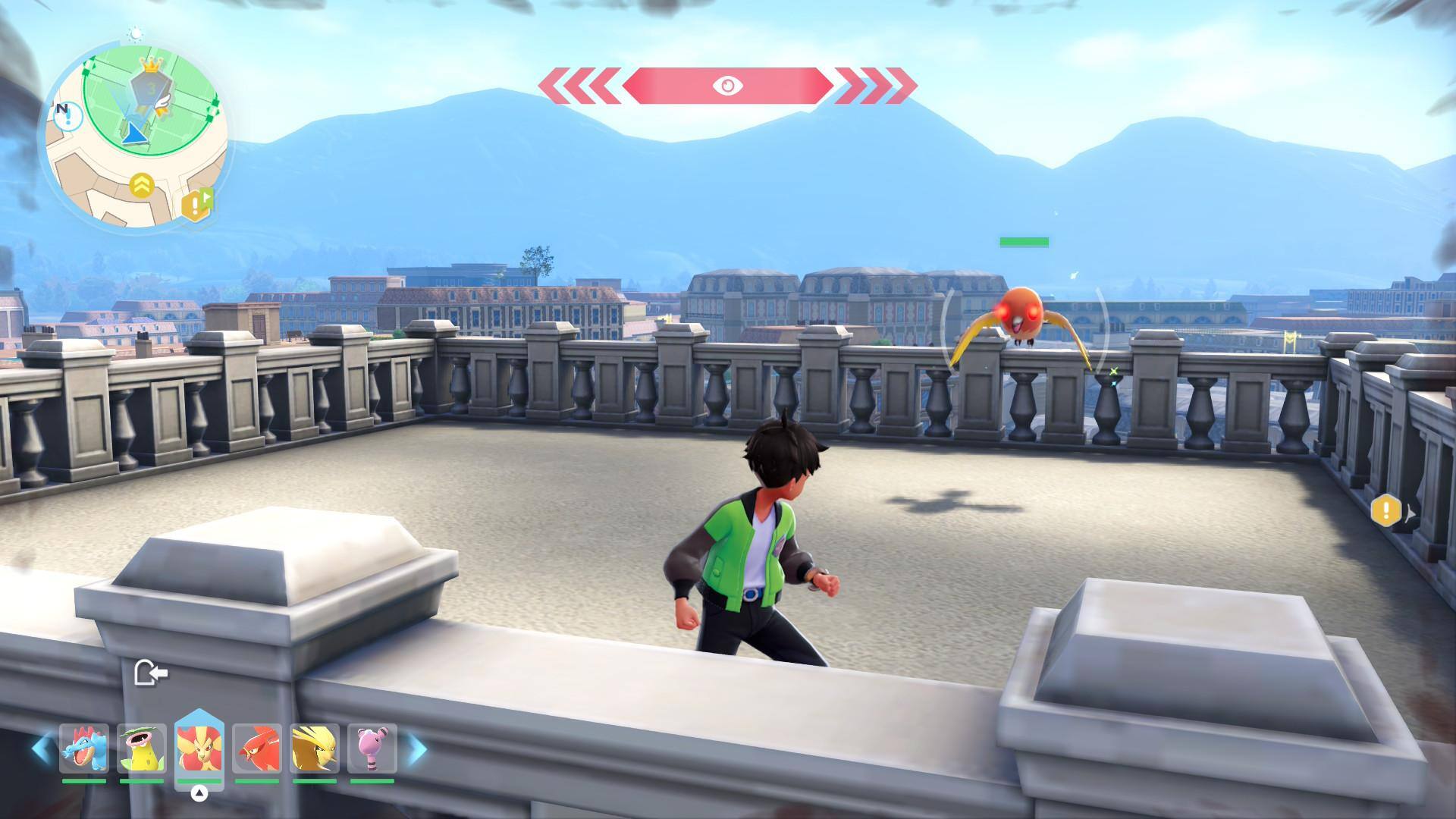Click the blue exclamation marker on the minimap edge
1456x819 pixels.
(65, 115)
